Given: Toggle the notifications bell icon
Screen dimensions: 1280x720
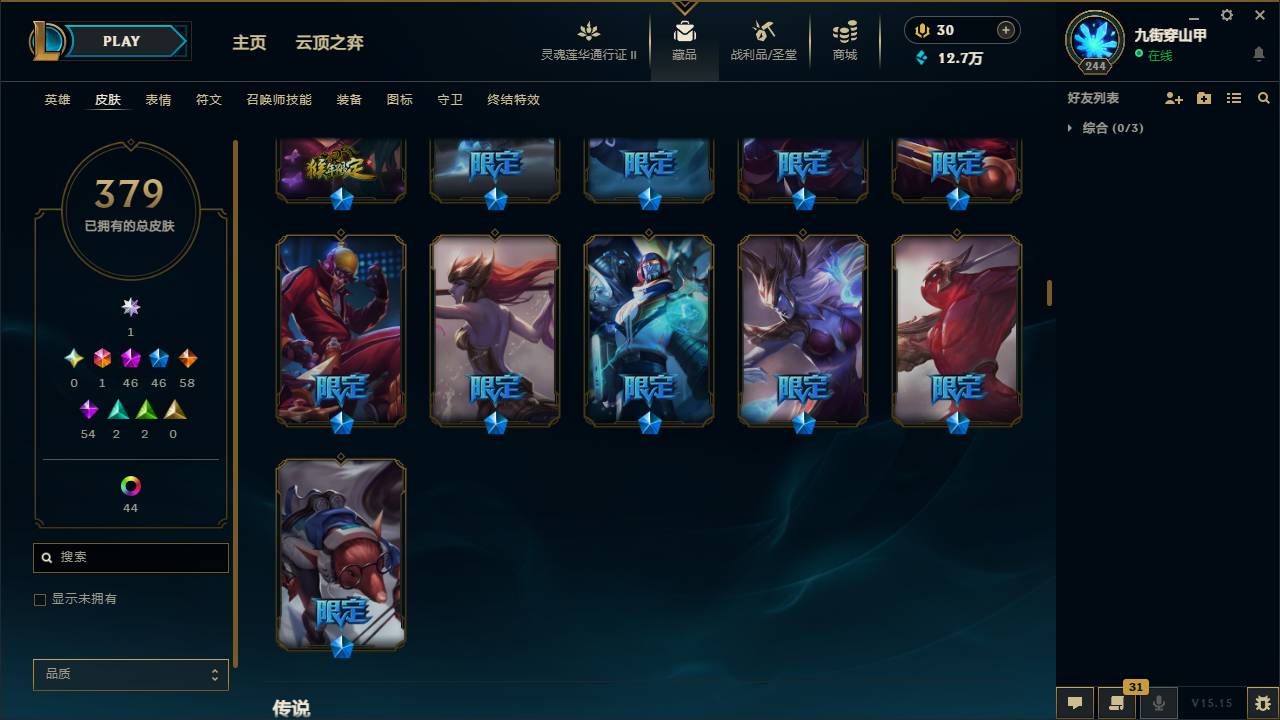Looking at the screenshot, I should coord(1258,54).
